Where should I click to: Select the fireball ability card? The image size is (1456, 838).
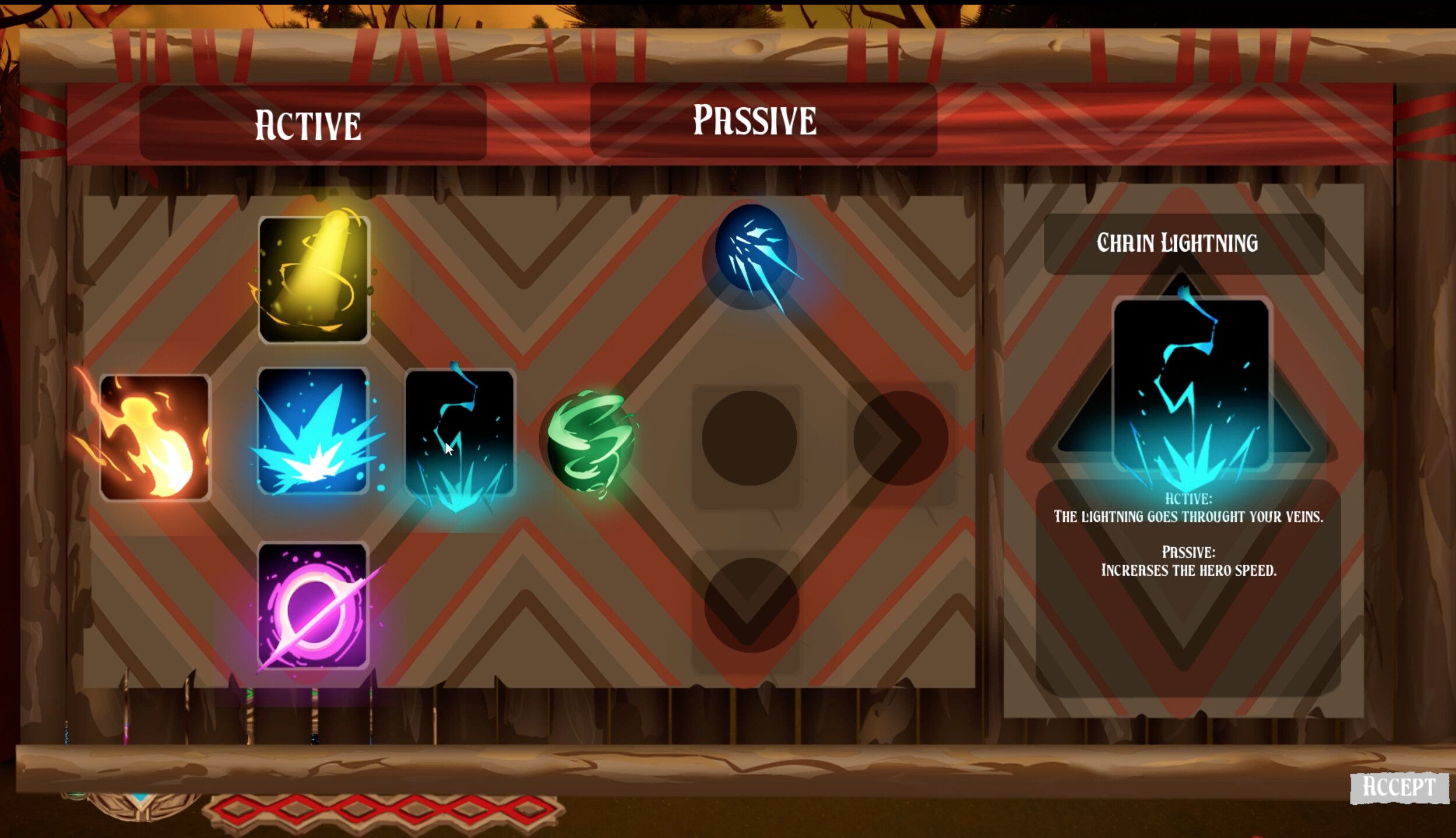point(154,437)
